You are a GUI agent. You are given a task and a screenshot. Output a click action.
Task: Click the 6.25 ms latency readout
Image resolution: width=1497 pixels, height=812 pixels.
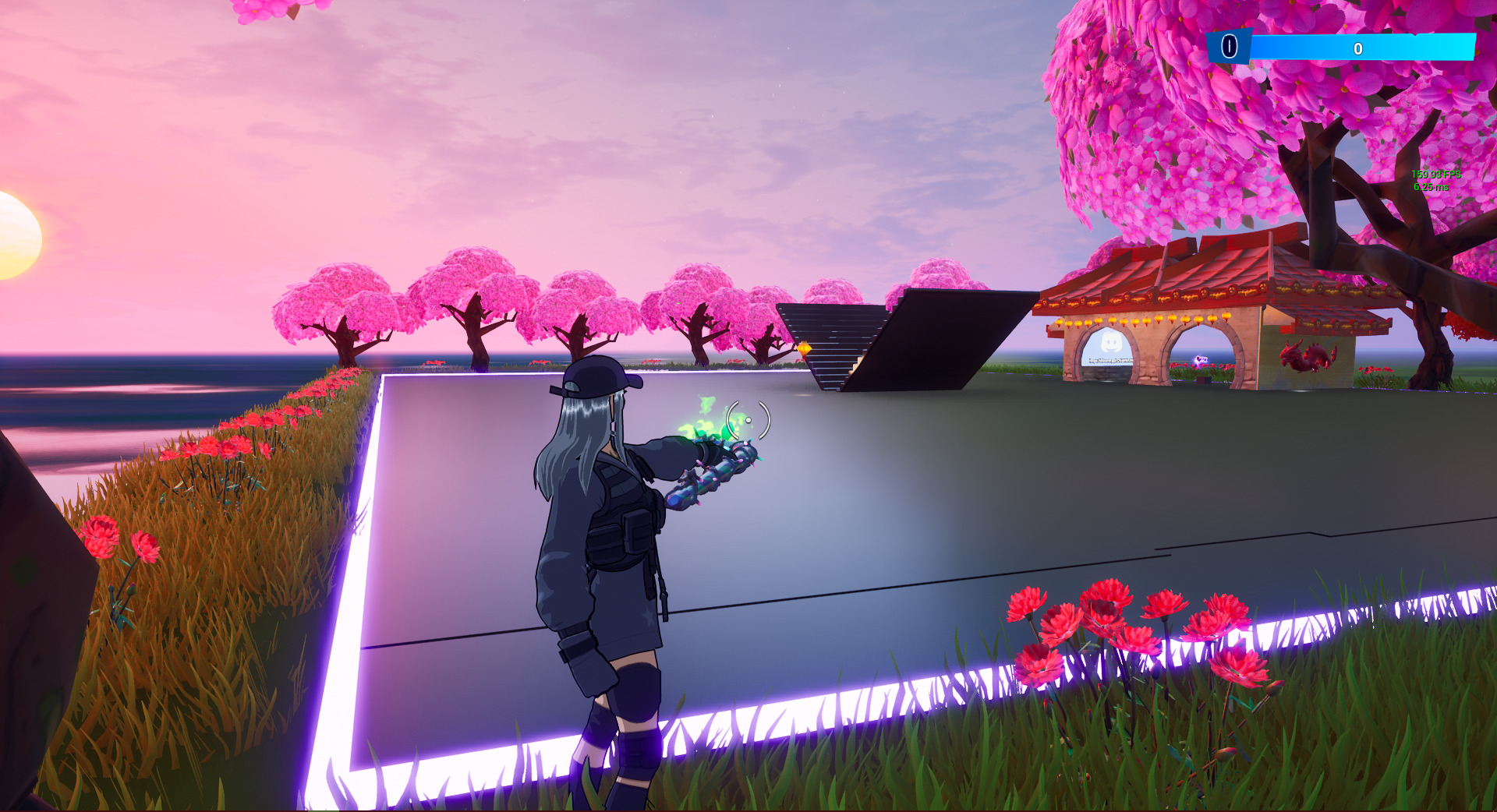1430,188
